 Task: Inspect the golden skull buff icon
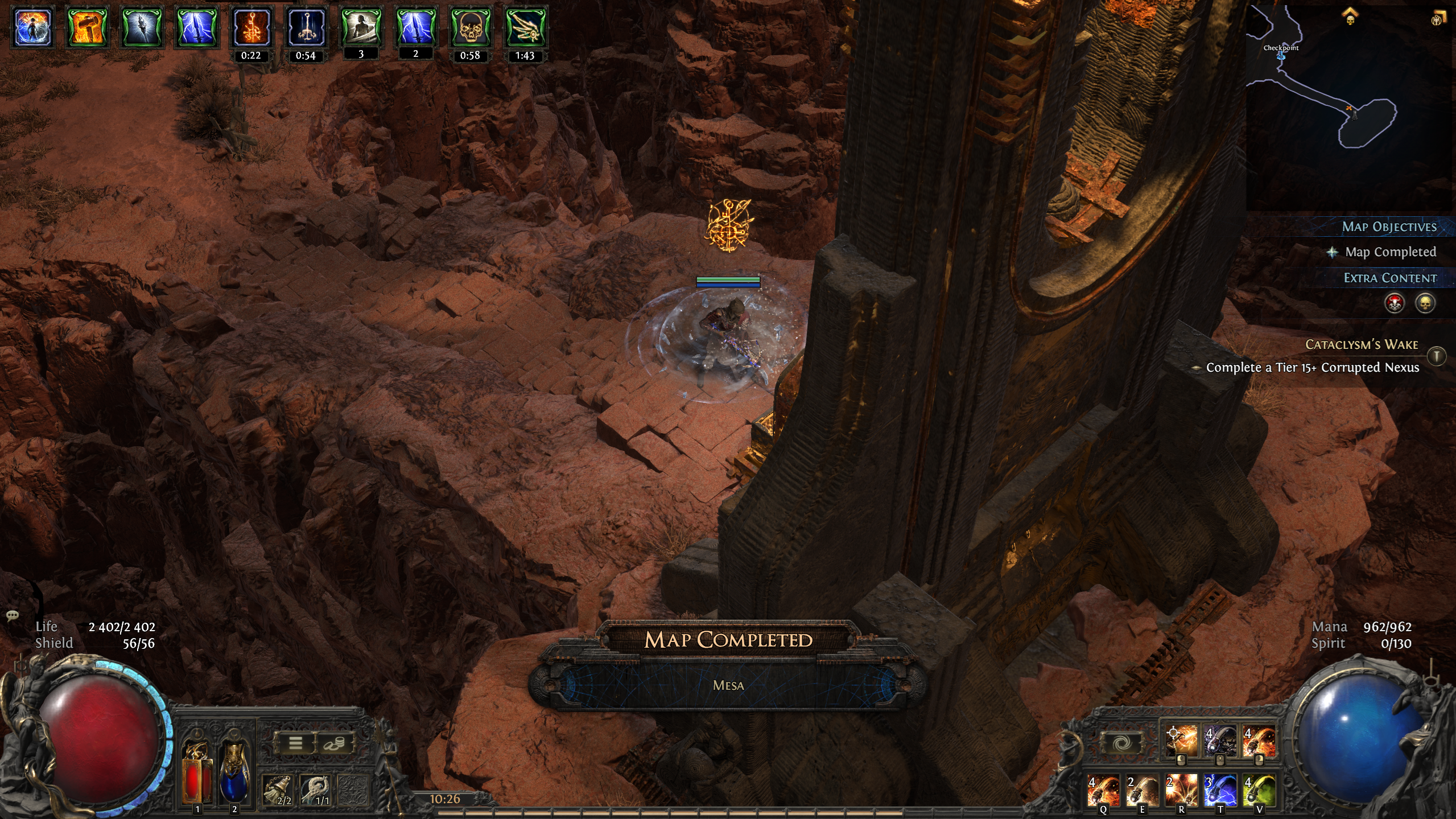point(470,27)
